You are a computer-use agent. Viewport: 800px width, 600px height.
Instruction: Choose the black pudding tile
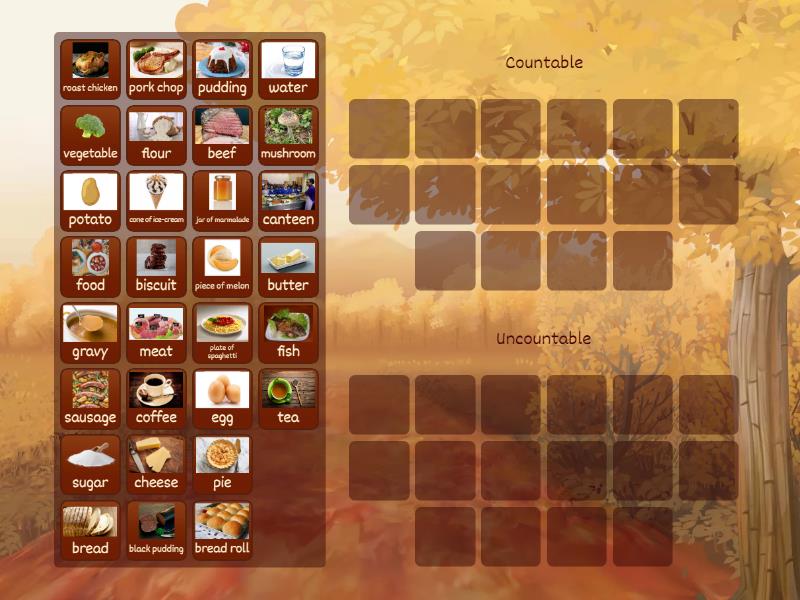point(156,531)
